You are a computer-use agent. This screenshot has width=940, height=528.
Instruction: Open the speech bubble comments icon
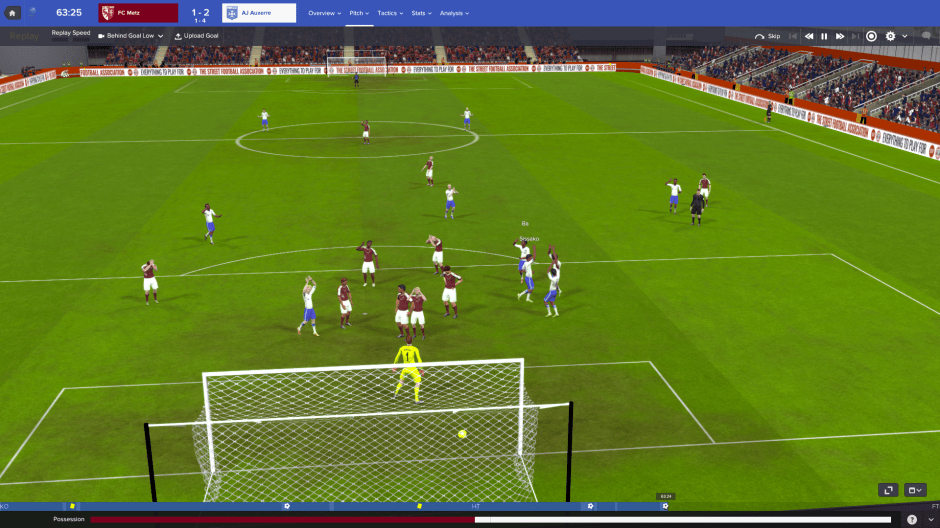(x=926, y=36)
